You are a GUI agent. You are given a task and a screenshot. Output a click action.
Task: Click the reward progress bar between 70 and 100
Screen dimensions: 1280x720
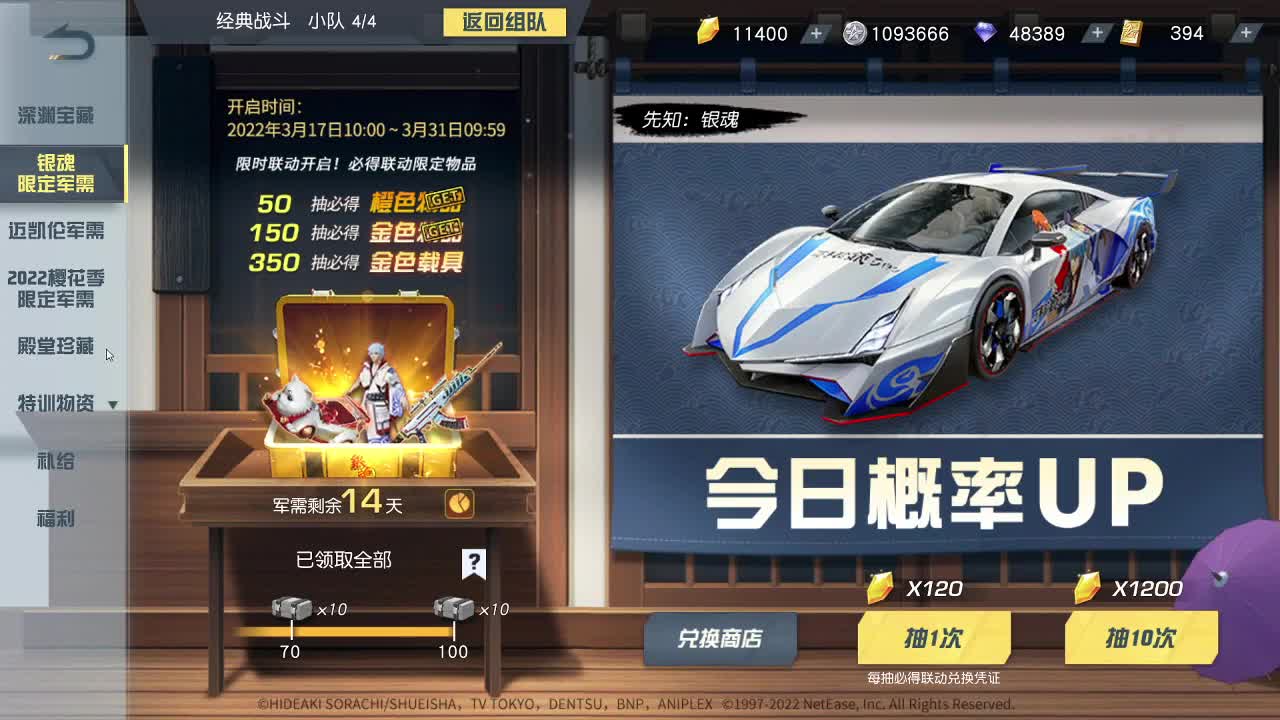(x=370, y=632)
